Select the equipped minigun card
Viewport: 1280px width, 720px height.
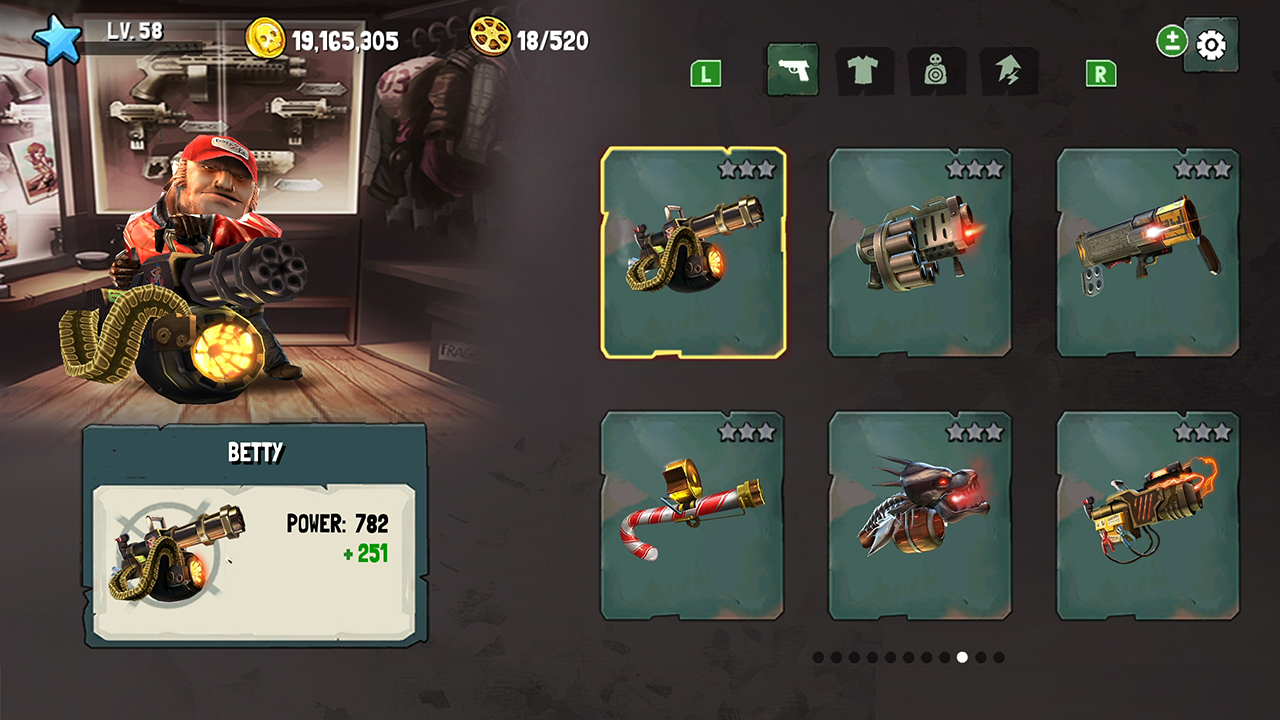(693, 253)
